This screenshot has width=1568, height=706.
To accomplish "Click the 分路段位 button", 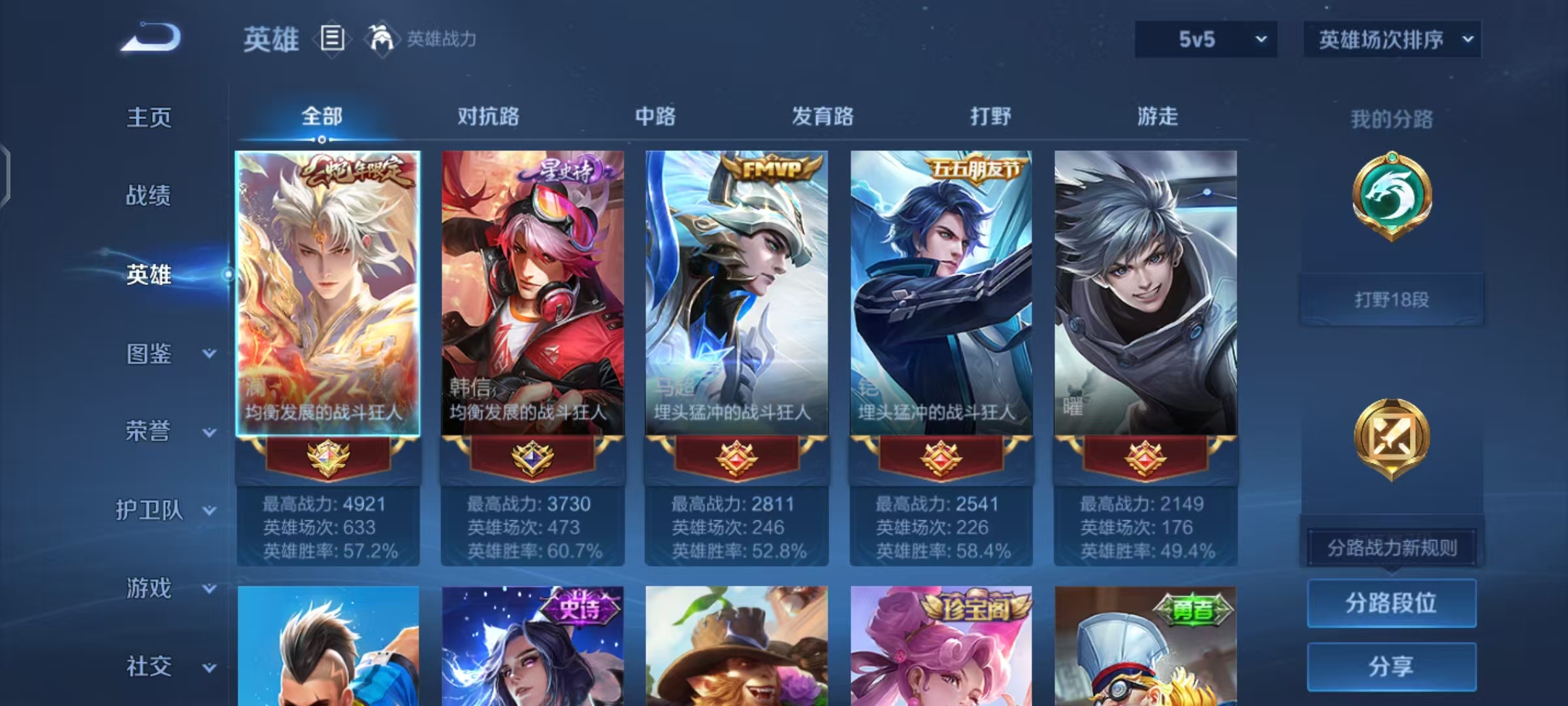I will (1392, 603).
